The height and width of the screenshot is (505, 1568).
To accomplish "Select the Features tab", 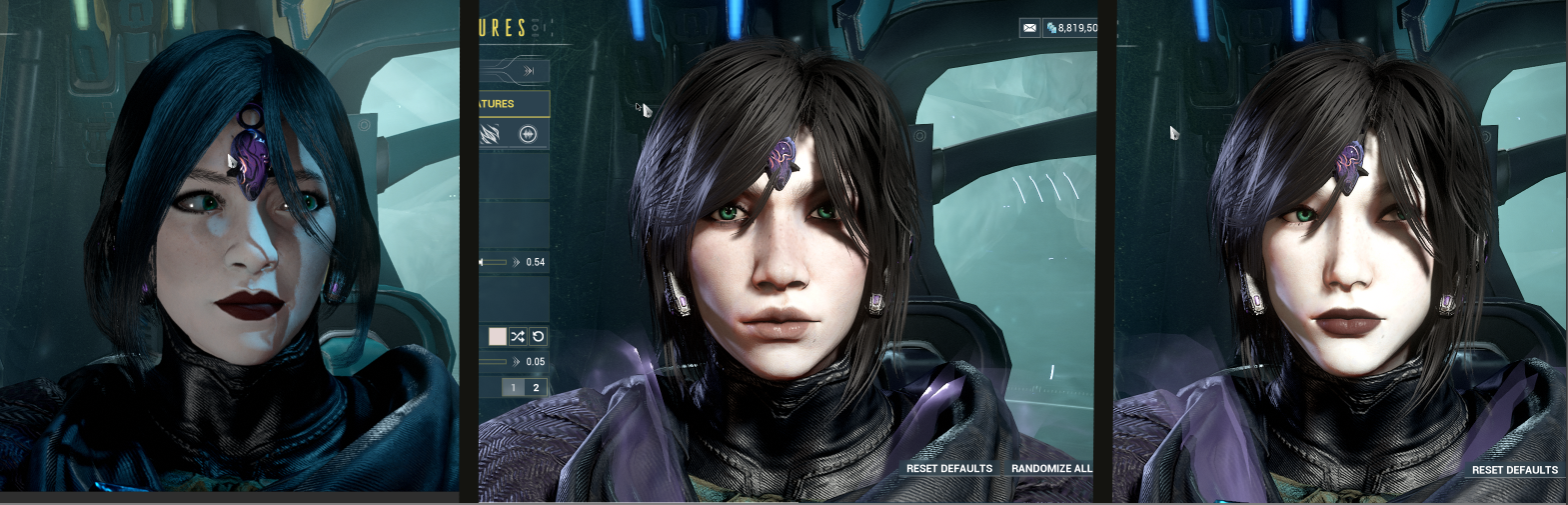I will click(514, 104).
